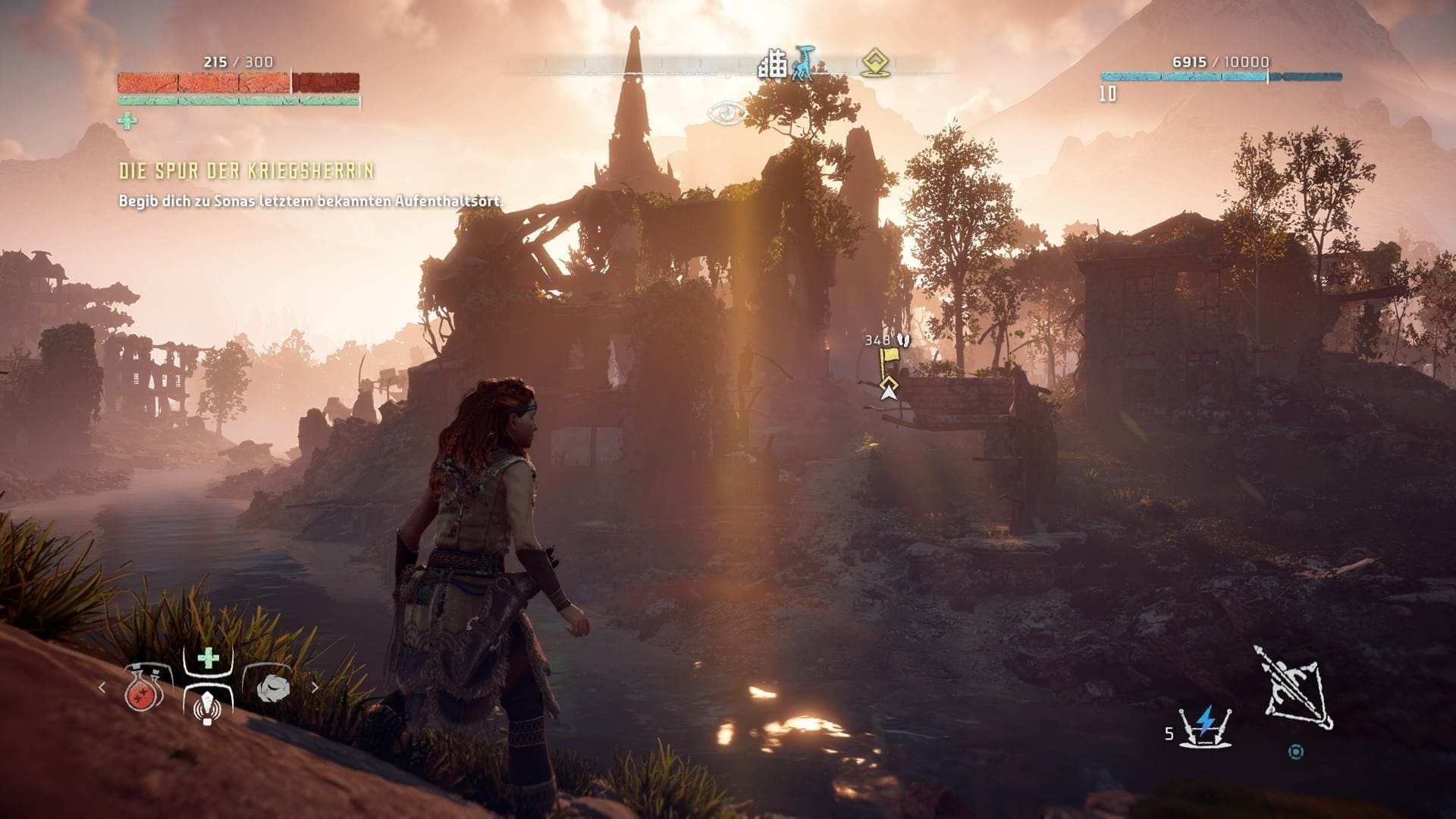Cycle the tool selection left arrow
This screenshot has height=819, width=1456.
102,688
